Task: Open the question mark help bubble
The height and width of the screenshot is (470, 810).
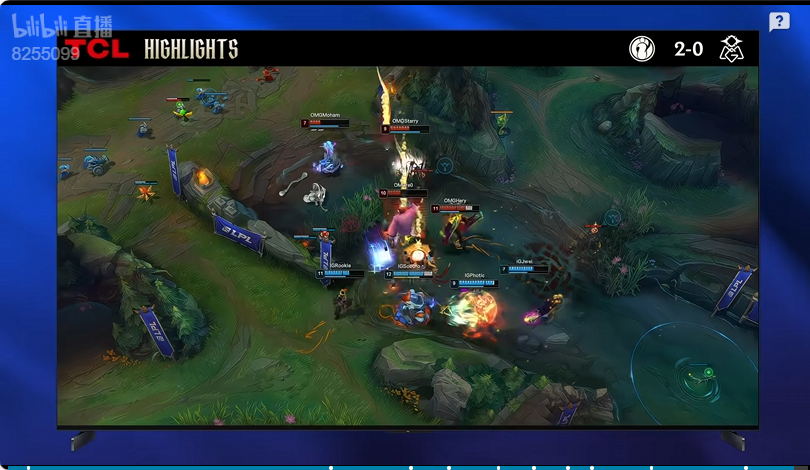Action: pos(779,22)
